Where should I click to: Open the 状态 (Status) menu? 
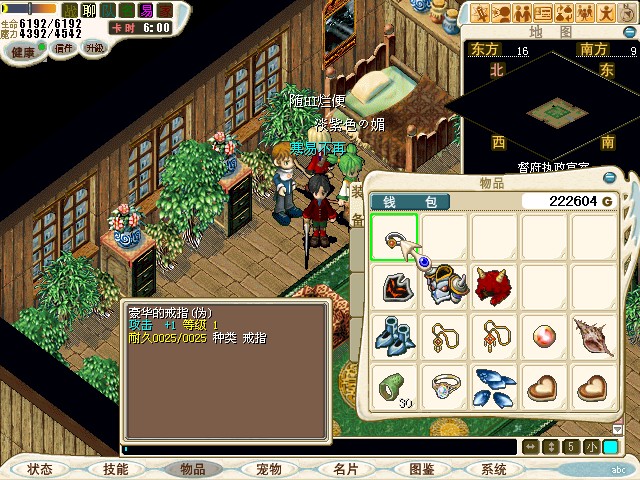point(40,469)
